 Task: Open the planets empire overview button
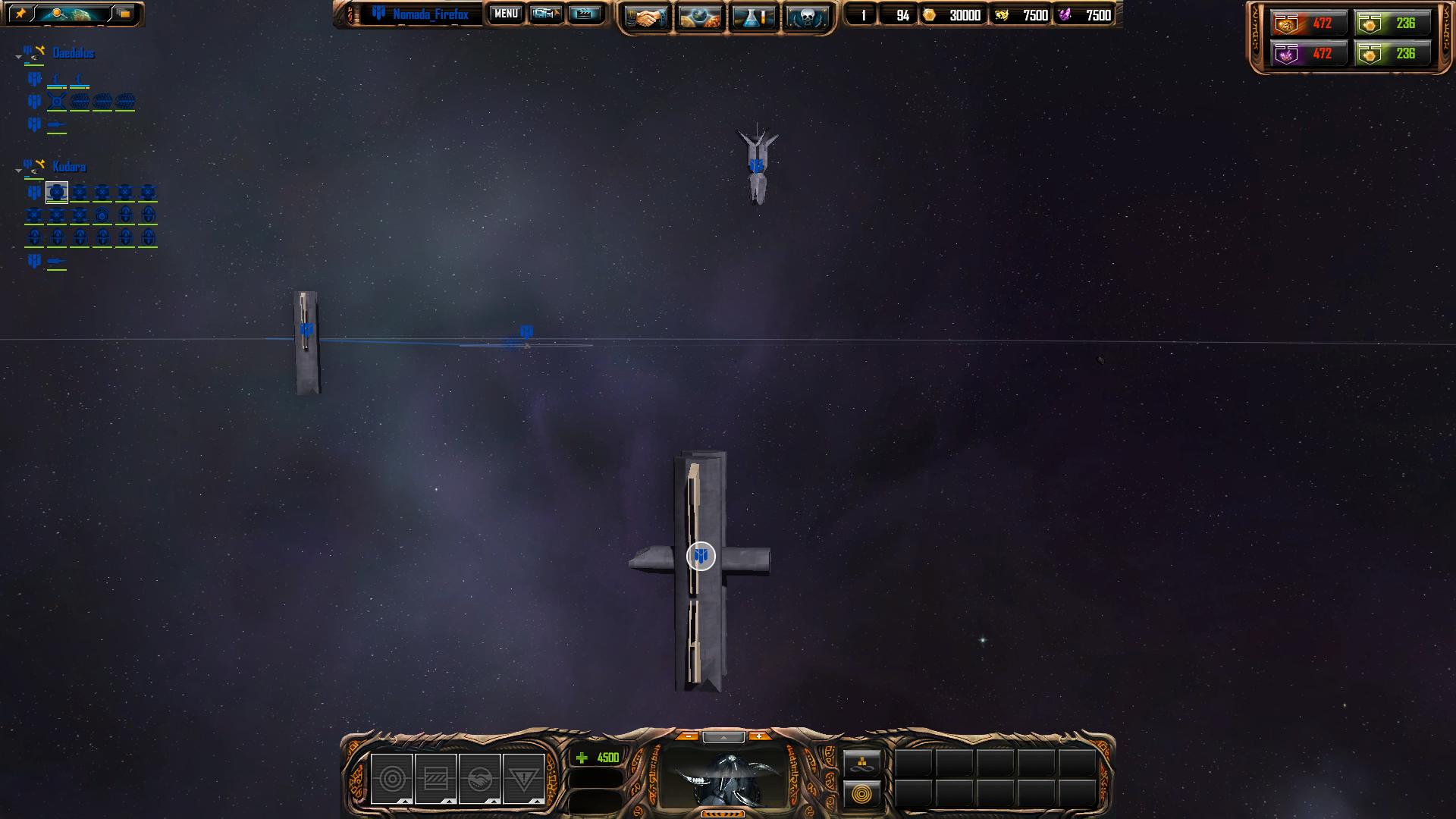[x=699, y=17]
